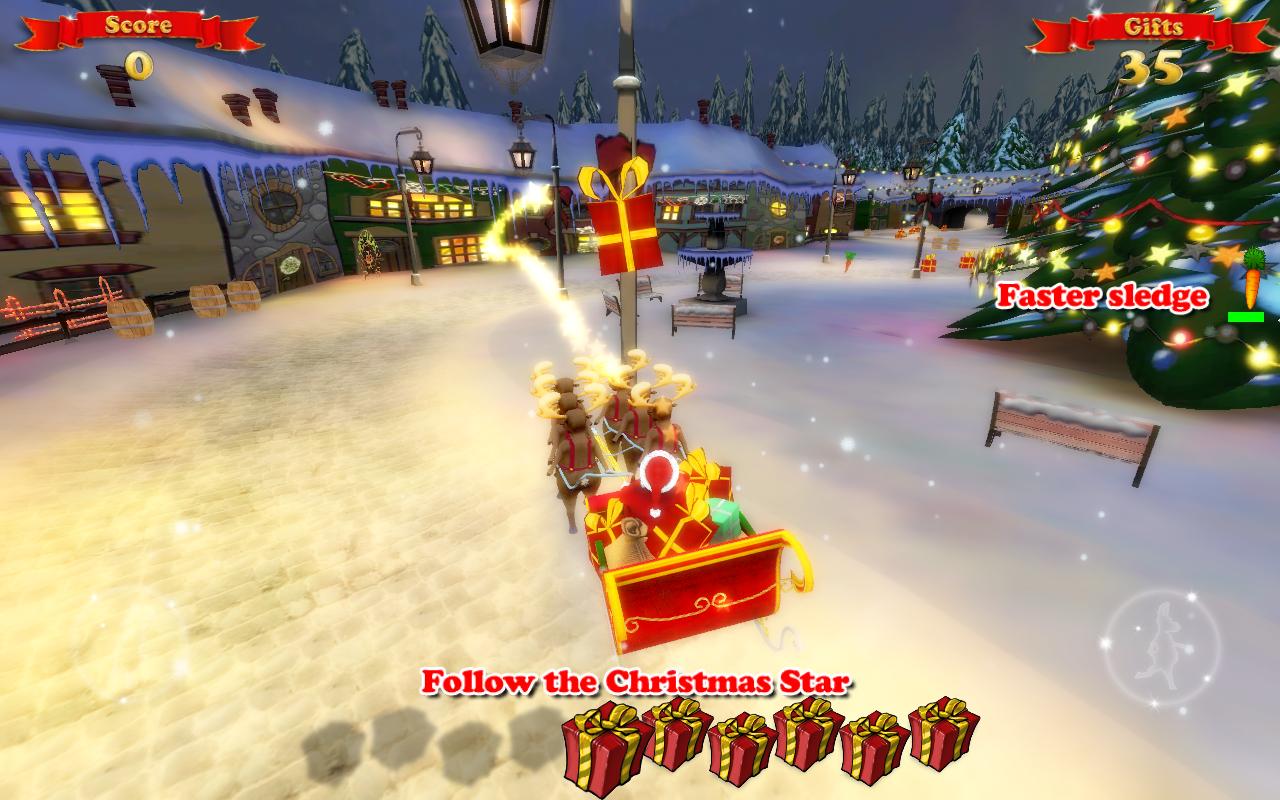The width and height of the screenshot is (1280, 800).
Task: Select the Faster sledge label
Action: (x=1104, y=297)
